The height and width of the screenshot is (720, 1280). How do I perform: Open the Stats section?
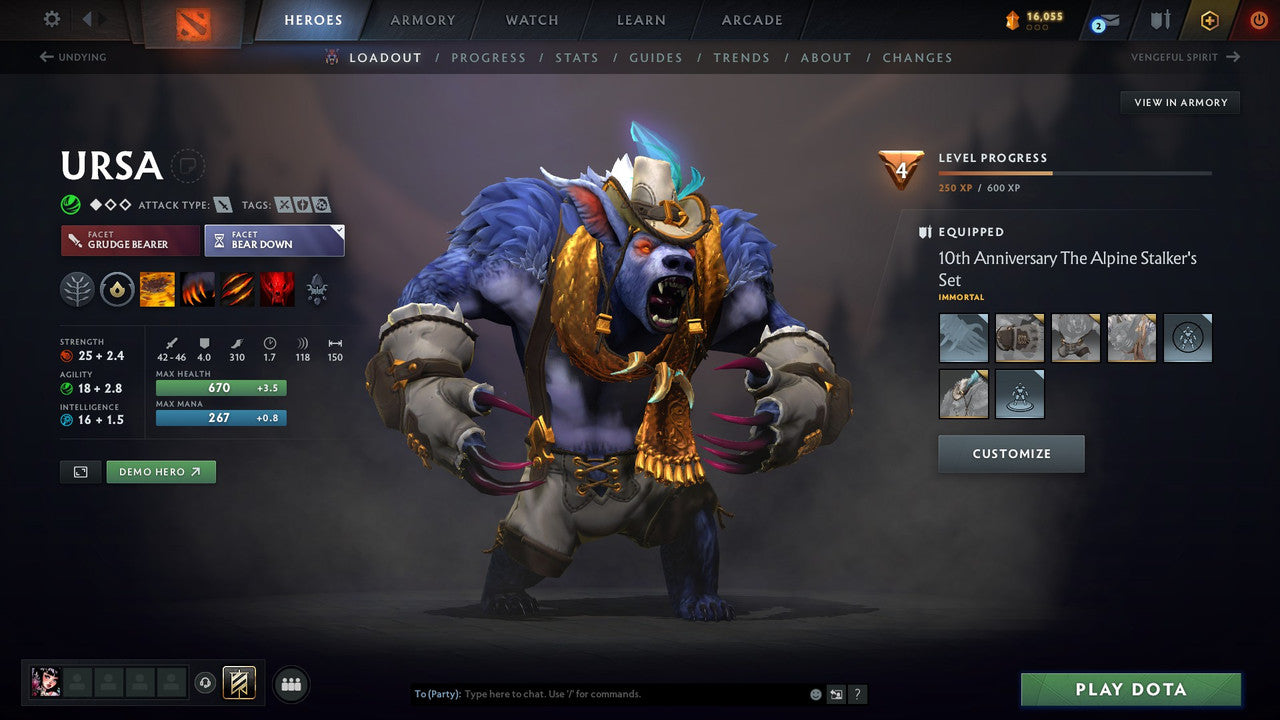(577, 57)
